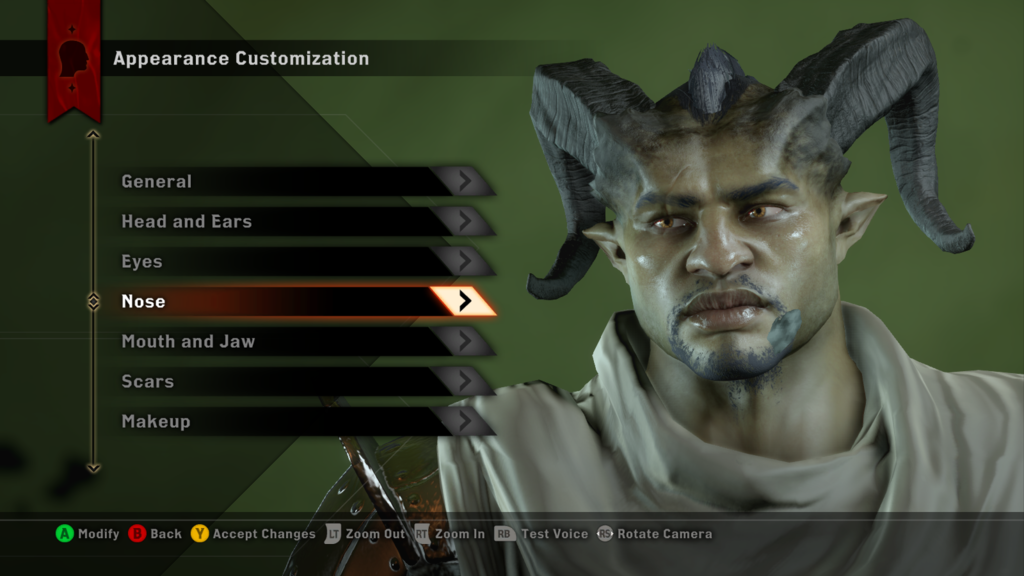Choose the Eyes customization option
Viewport: 1024px width, 576px height.
300,261
